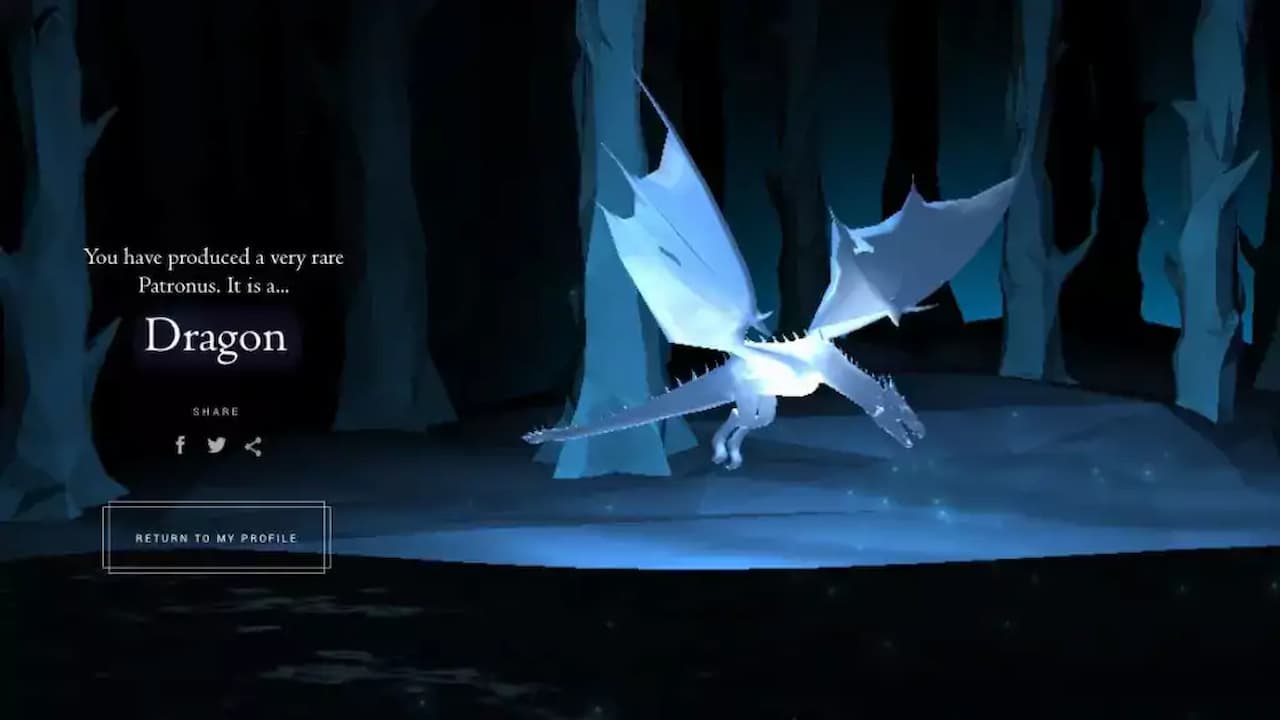Click the Facebook 'f' logo below SHARE
The height and width of the screenshot is (720, 1280).
tap(180, 446)
